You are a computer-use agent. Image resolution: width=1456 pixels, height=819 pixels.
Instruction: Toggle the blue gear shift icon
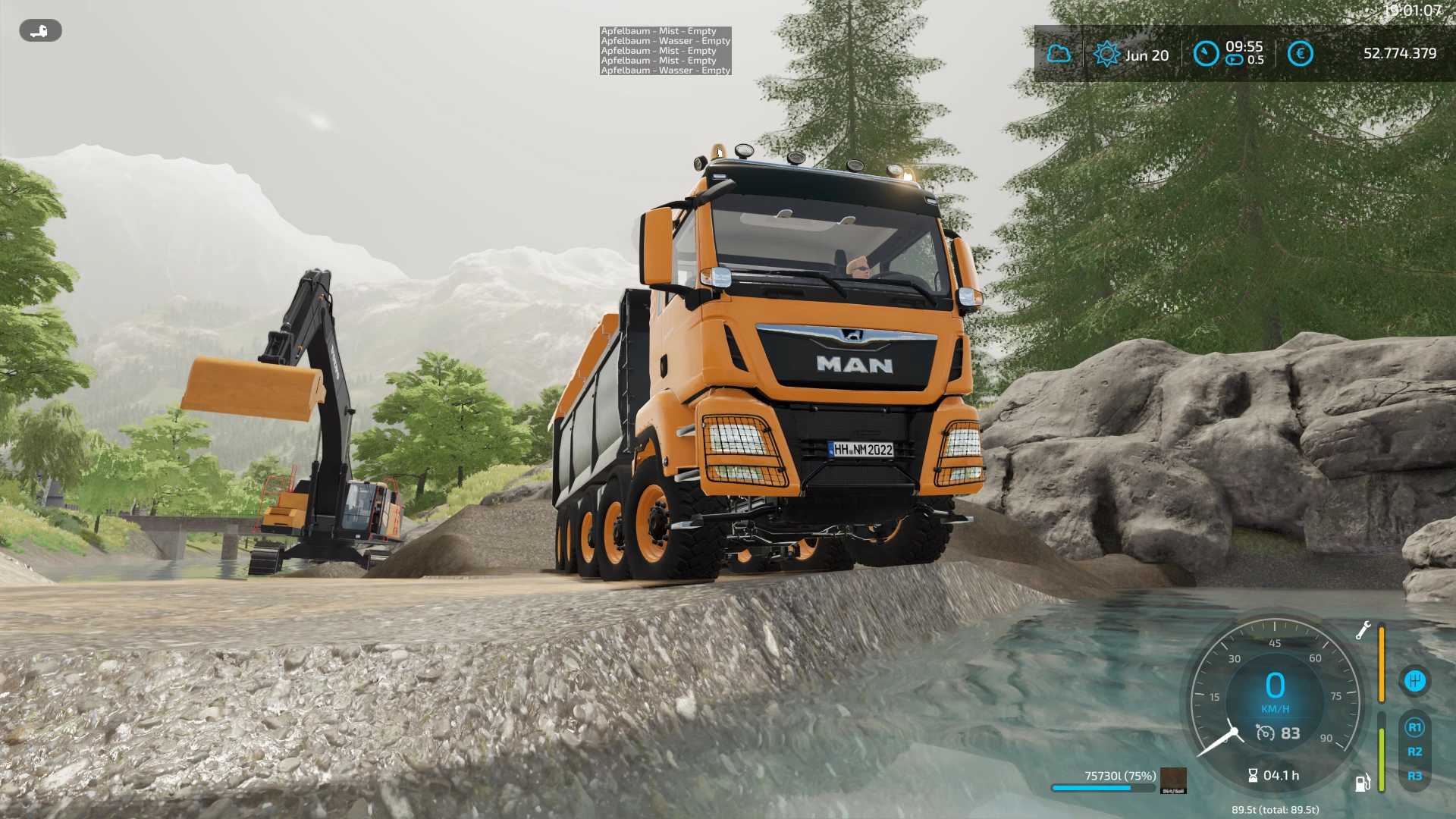(1414, 681)
